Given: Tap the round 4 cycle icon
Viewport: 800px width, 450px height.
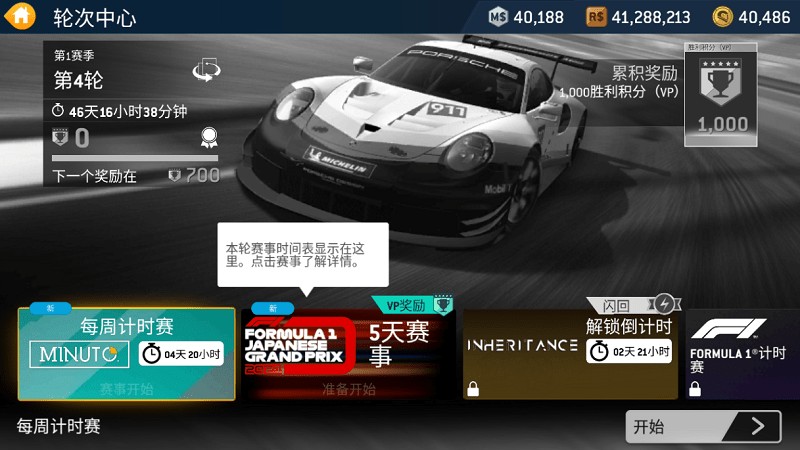Looking at the screenshot, I should click(x=206, y=70).
